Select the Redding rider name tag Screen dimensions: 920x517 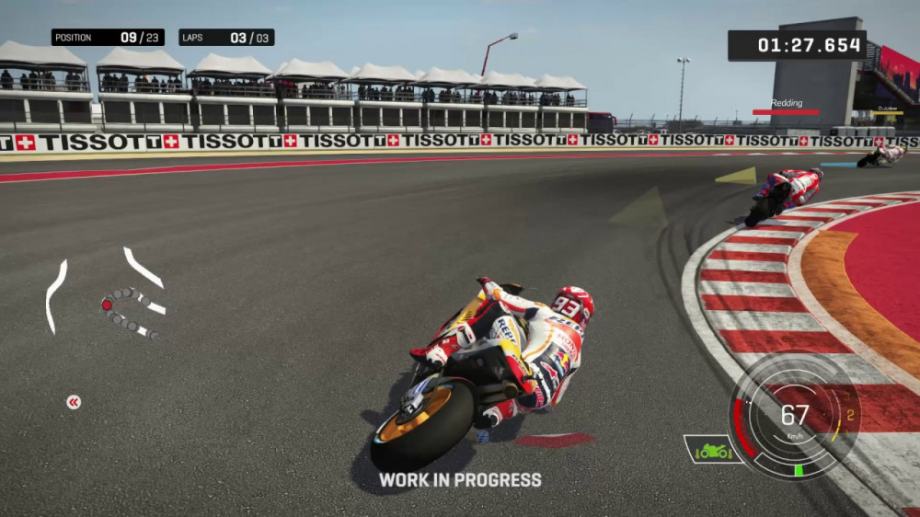pos(785,103)
